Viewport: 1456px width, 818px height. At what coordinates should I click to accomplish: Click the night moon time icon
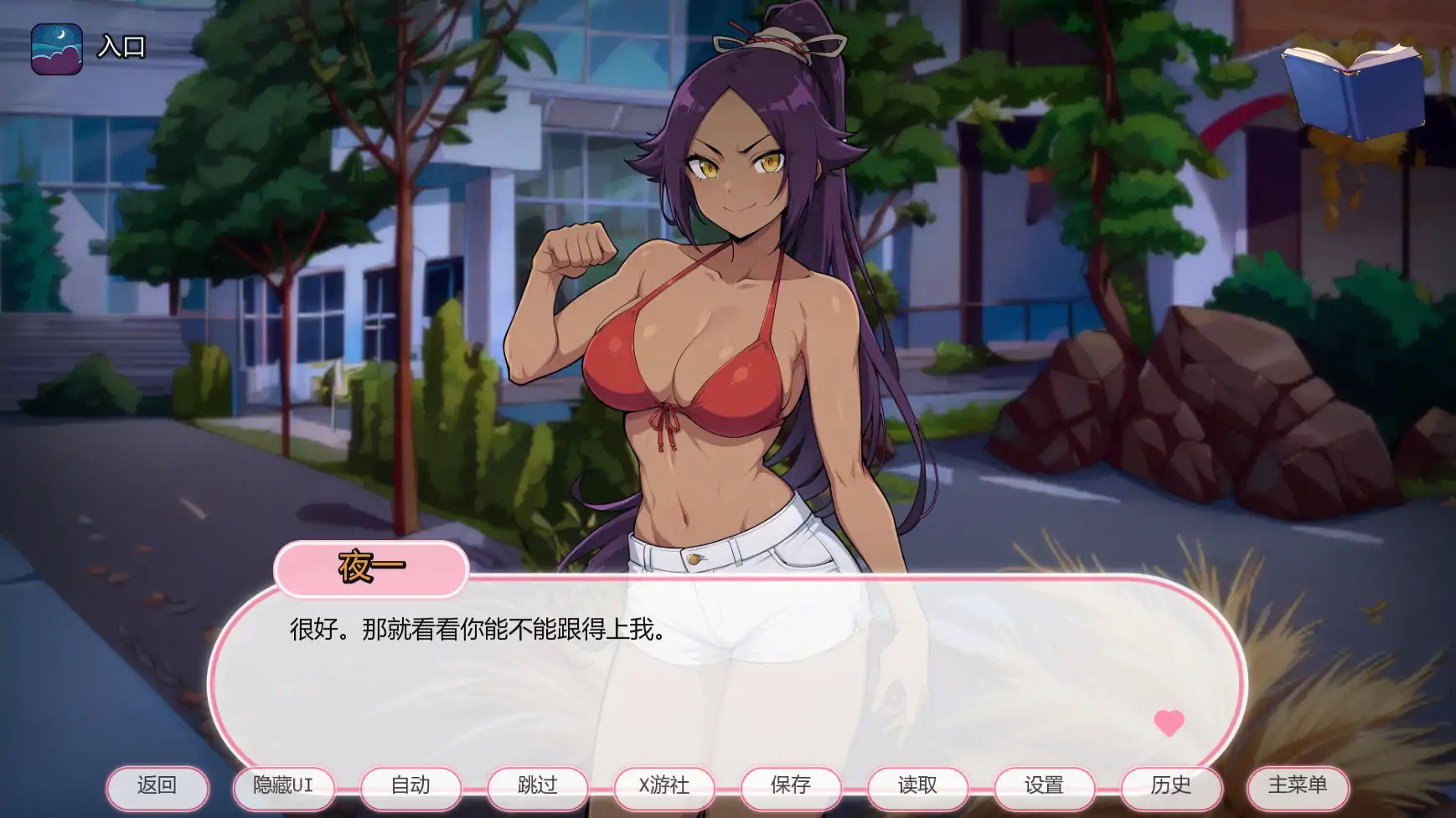57,49
